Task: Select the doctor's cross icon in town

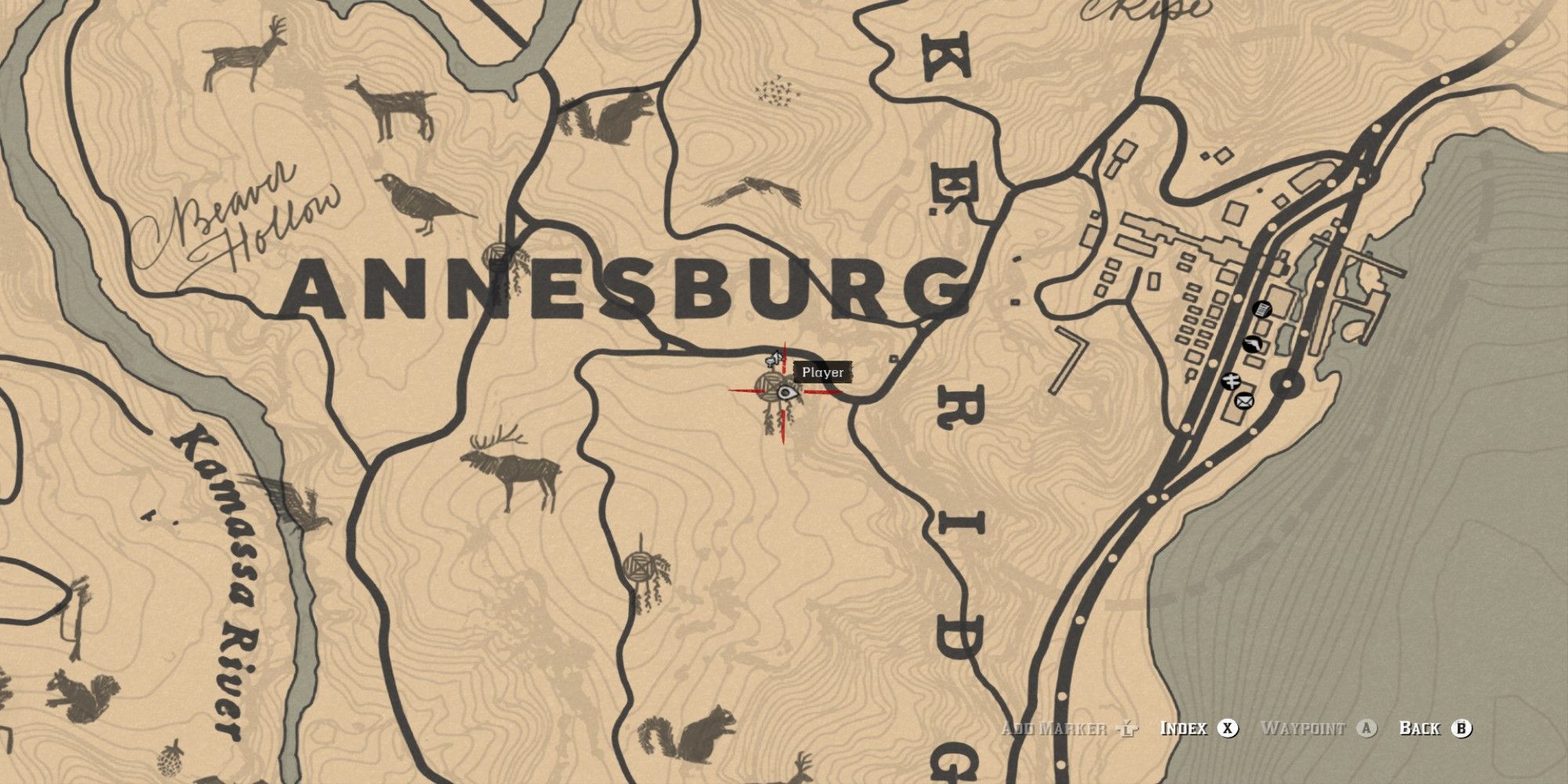Action: (x=1232, y=381)
